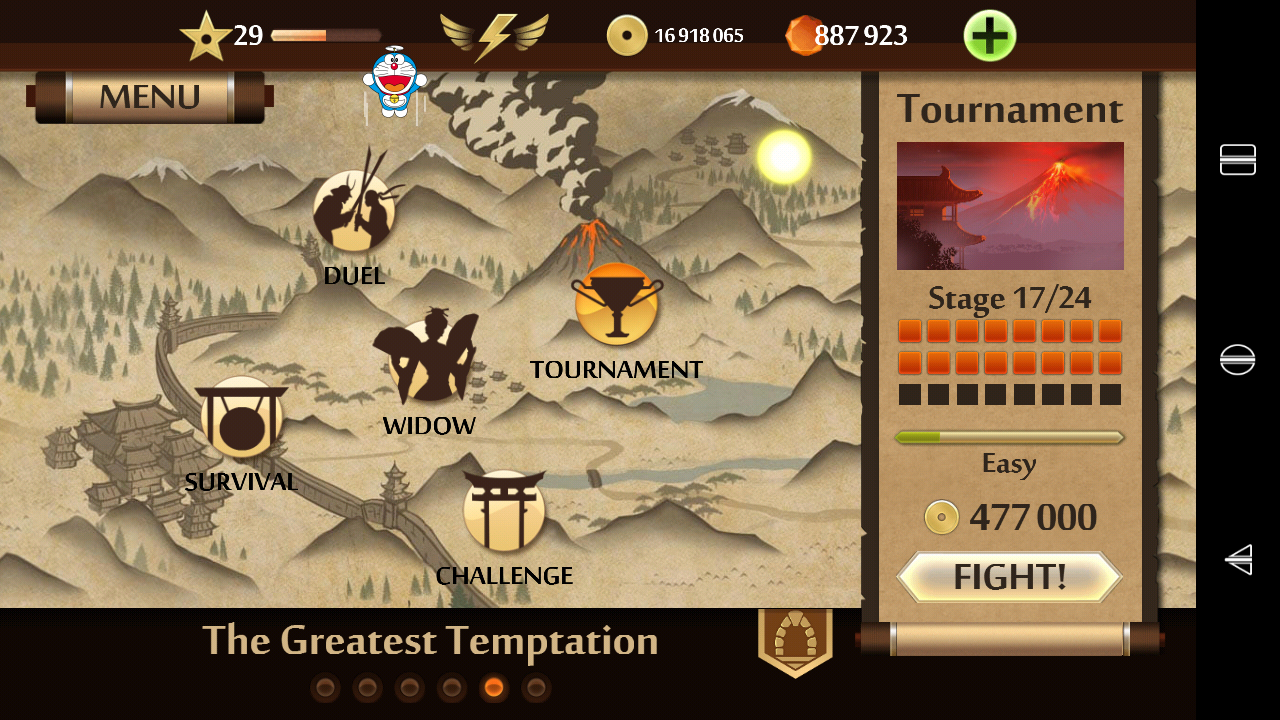
Task: Open the Widow boss fight
Action: tap(428, 358)
